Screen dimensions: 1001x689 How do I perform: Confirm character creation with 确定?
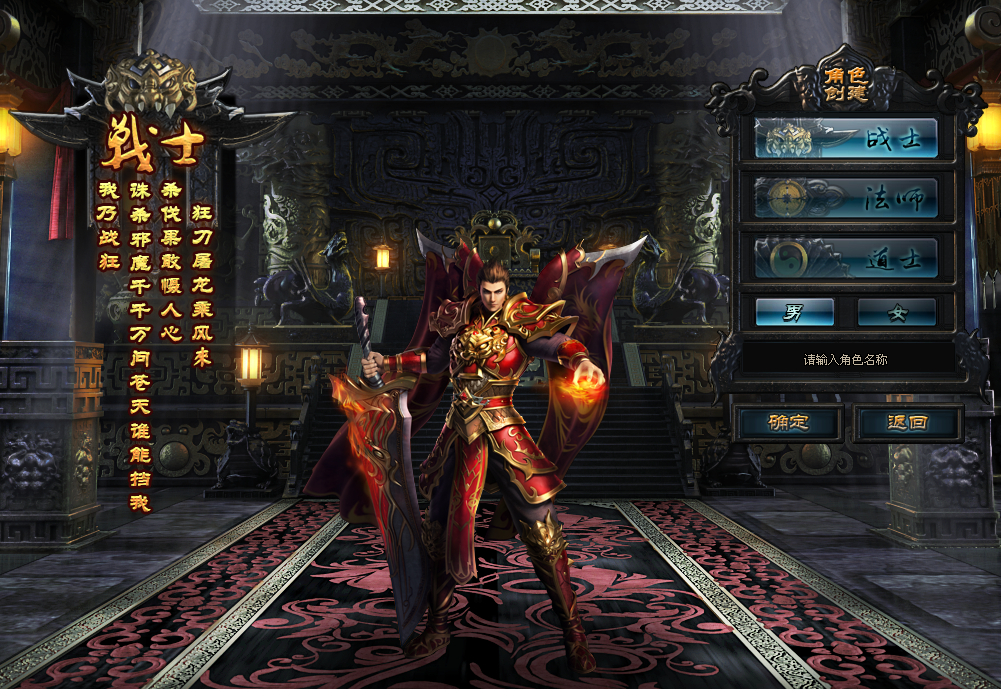tap(788, 423)
